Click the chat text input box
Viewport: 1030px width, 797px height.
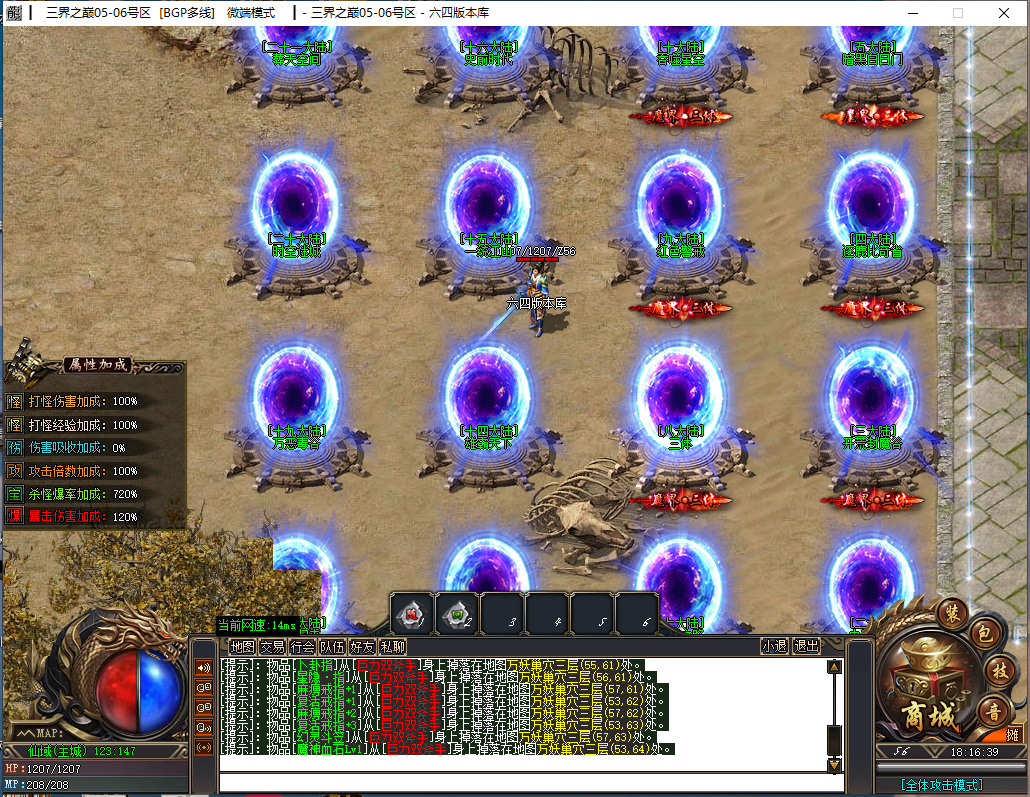(520, 781)
